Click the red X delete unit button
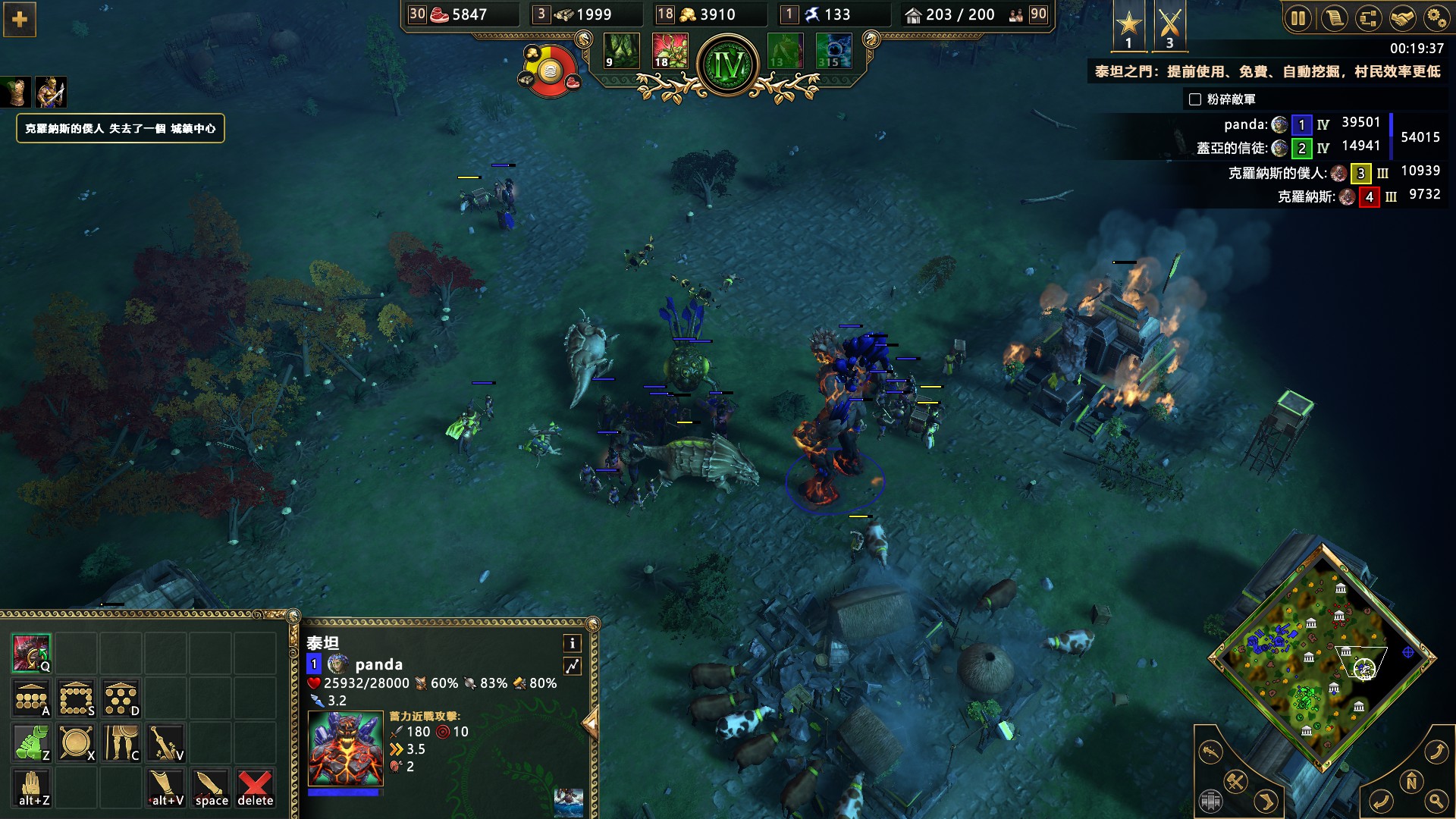The image size is (1456, 819). coord(255,788)
